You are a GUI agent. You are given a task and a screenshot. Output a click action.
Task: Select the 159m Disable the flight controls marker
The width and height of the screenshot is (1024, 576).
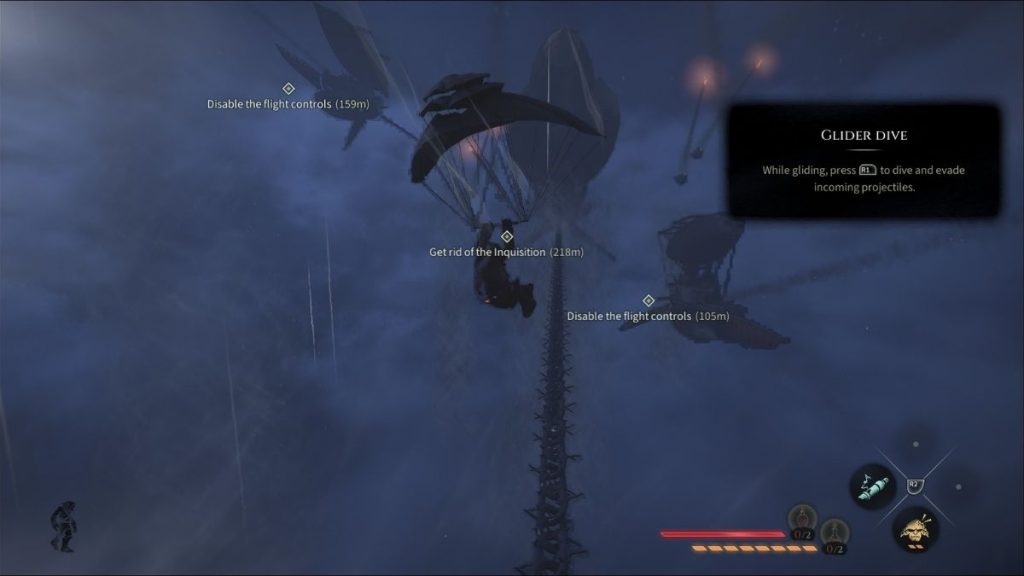click(x=288, y=89)
